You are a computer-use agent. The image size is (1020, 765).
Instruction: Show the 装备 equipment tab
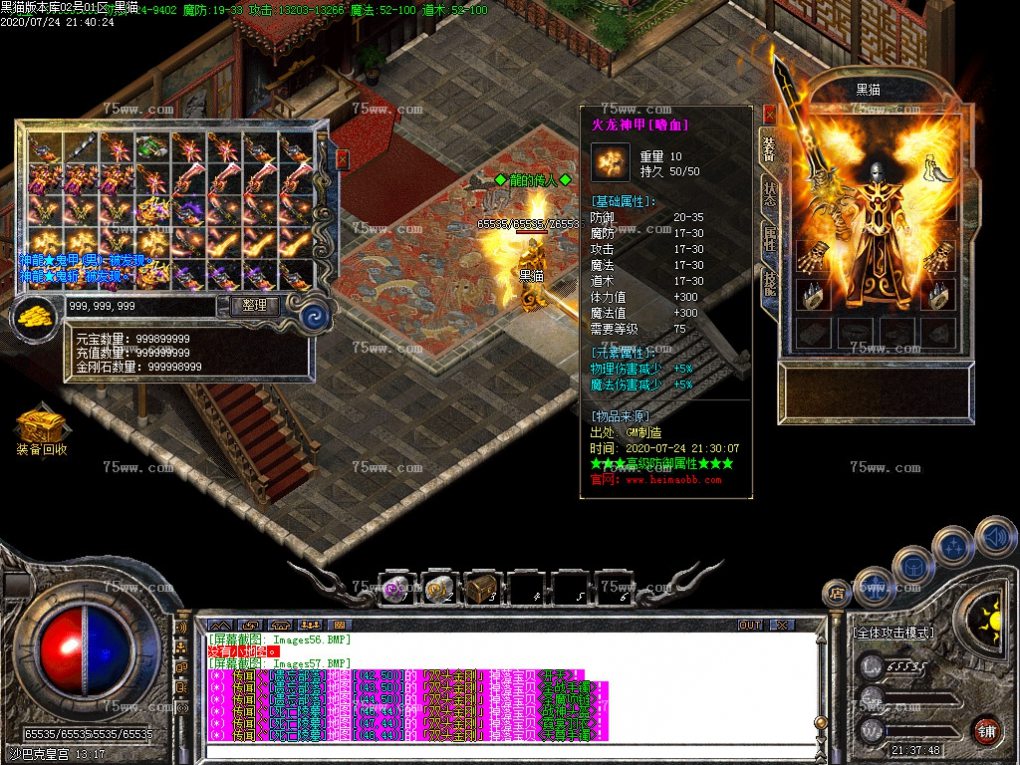(x=769, y=148)
